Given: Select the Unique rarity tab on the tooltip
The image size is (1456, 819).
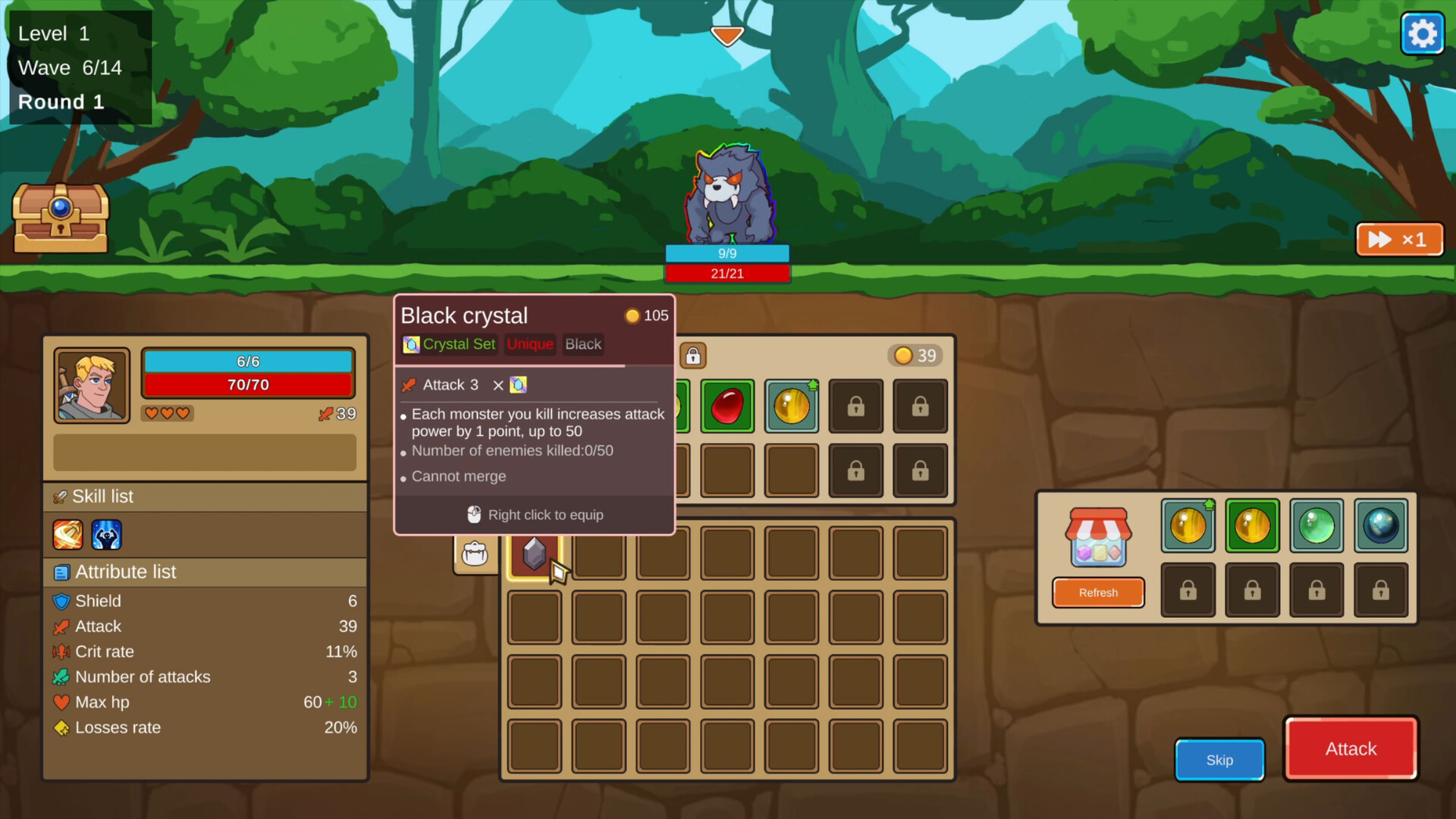Looking at the screenshot, I should [530, 344].
